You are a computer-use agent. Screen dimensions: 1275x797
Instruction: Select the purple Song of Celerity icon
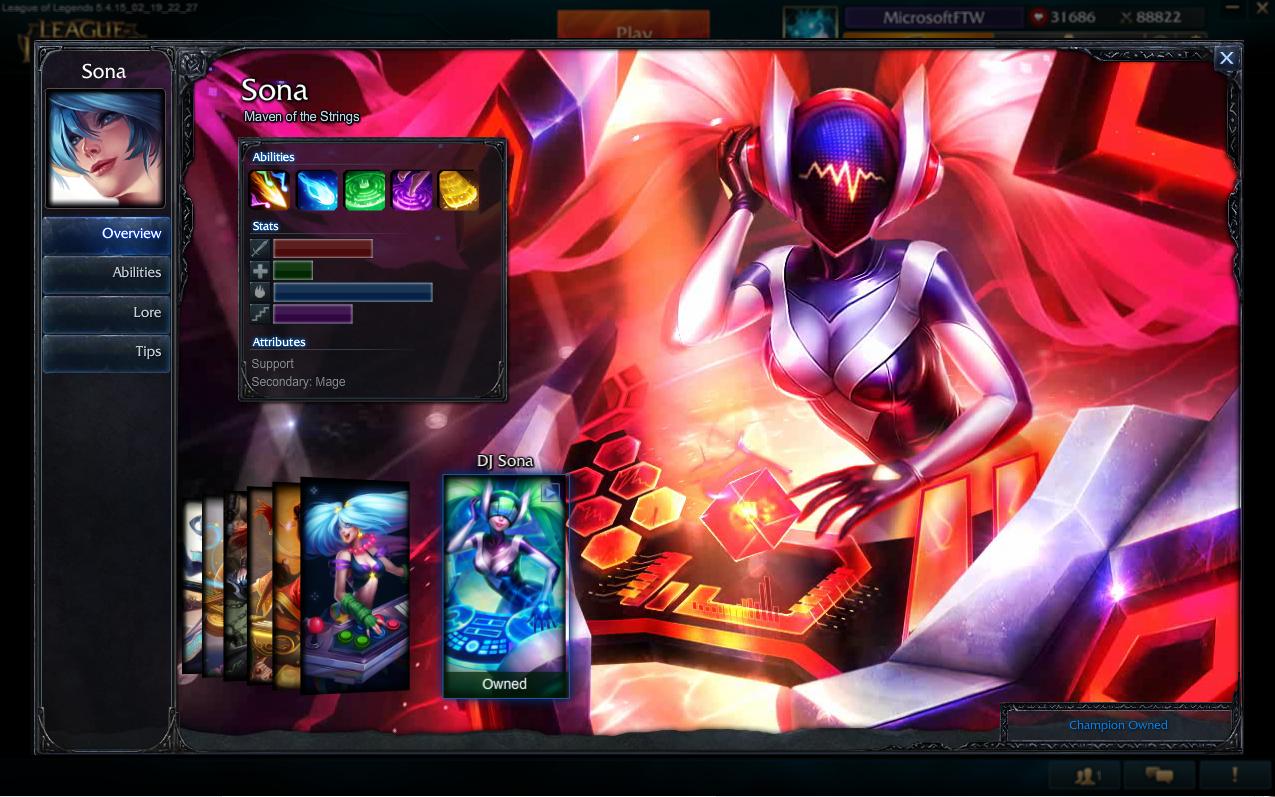tap(411, 190)
